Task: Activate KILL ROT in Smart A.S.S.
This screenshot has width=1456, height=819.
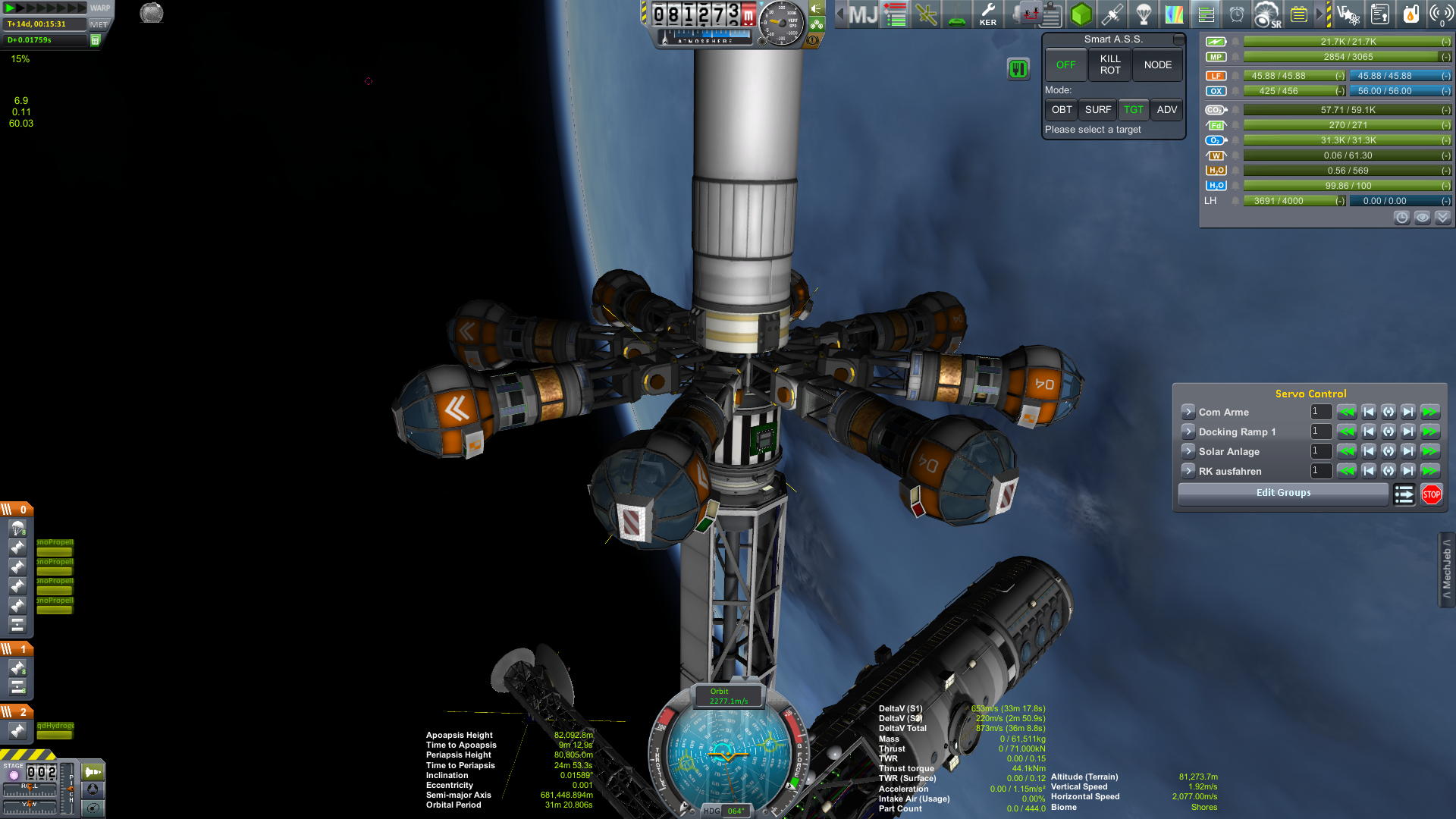Action: tap(1109, 65)
